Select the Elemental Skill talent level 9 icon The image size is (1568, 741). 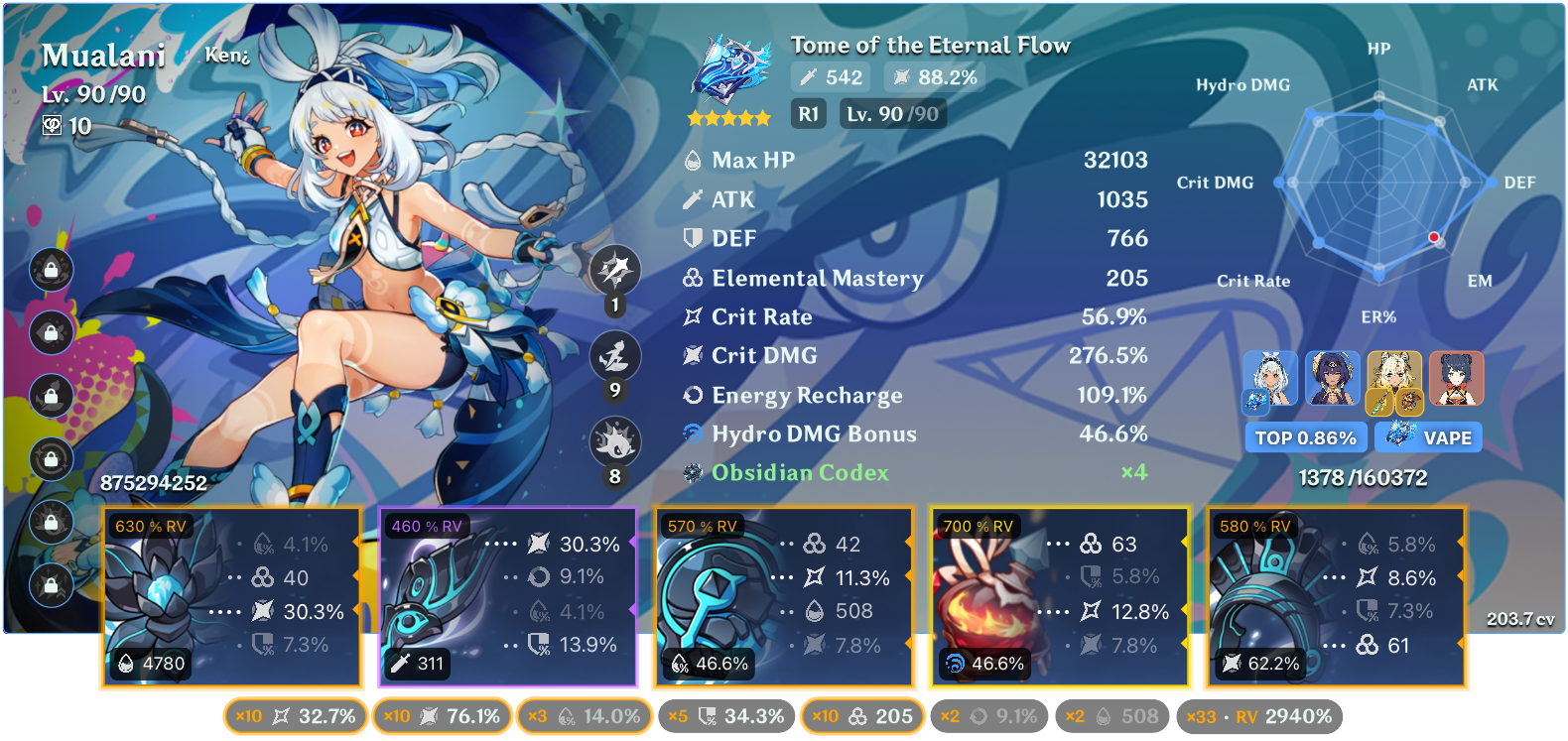(615, 357)
